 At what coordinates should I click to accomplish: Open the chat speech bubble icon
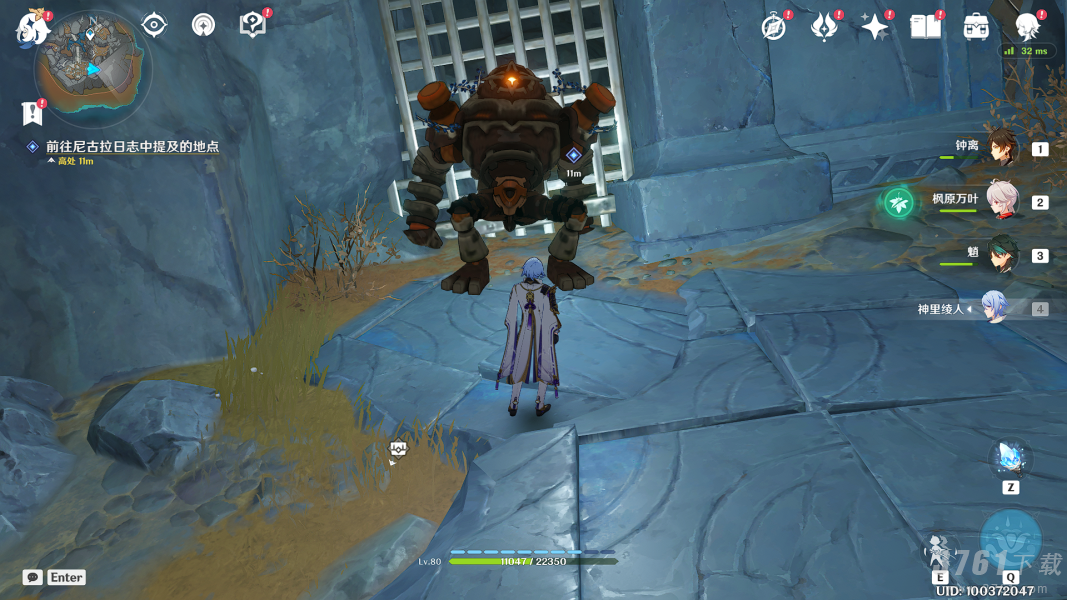[33, 577]
